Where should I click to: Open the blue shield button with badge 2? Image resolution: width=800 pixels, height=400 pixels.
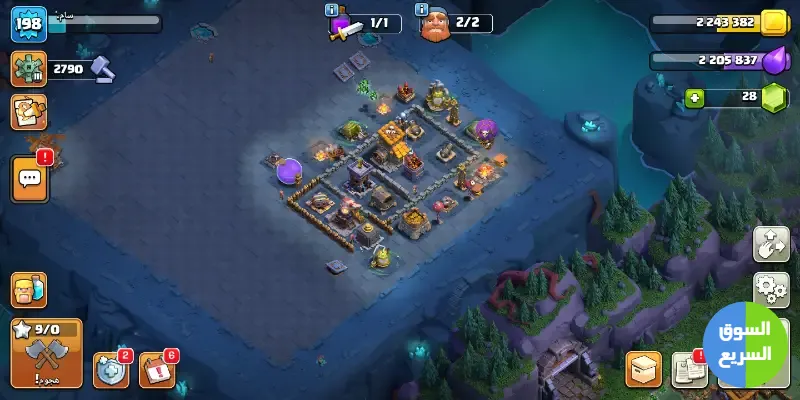point(111,370)
